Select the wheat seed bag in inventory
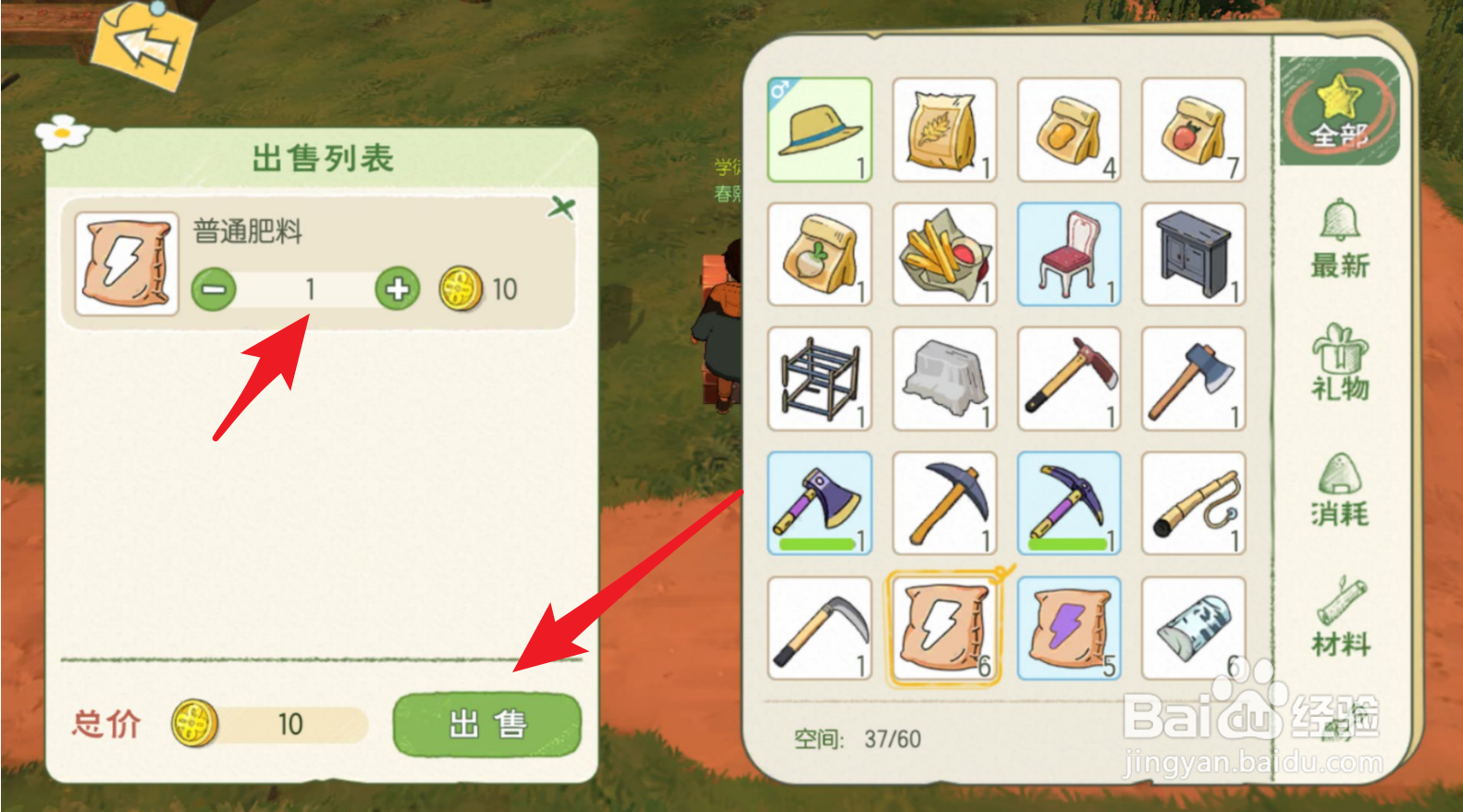 (x=944, y=129)
